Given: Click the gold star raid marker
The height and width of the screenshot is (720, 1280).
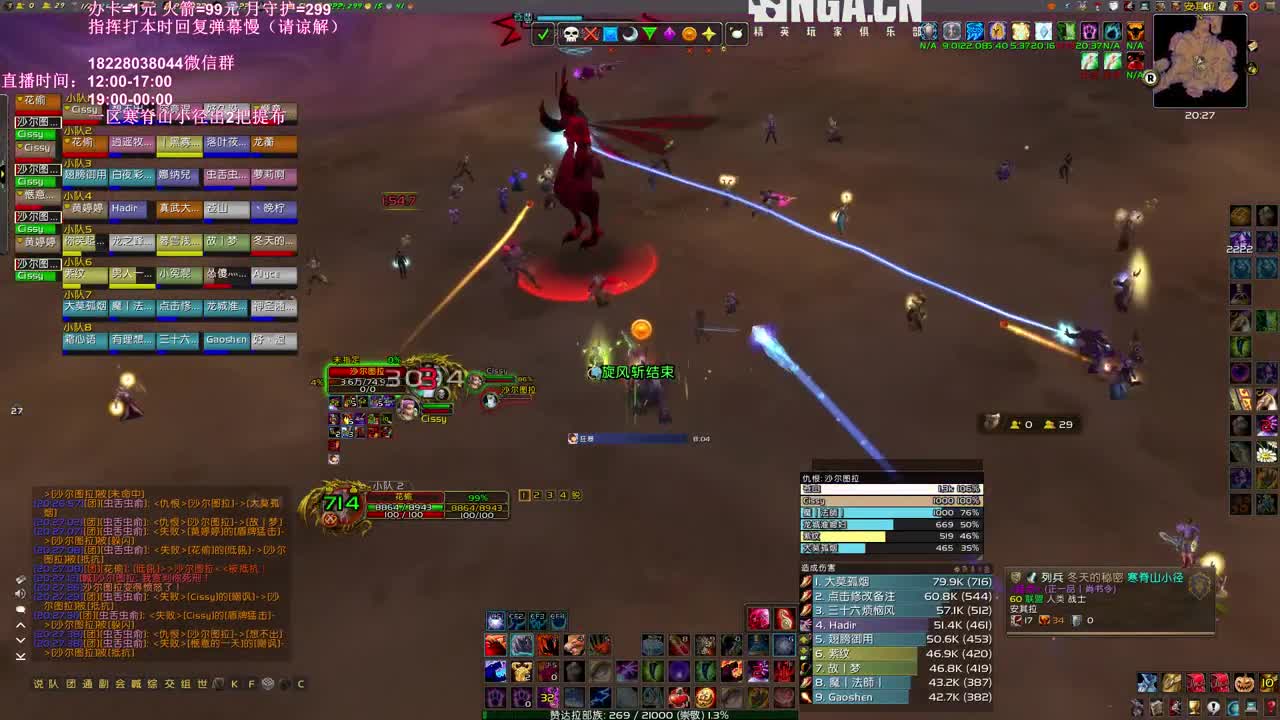Looking at the screenshot, I should [x=710, y=34].
